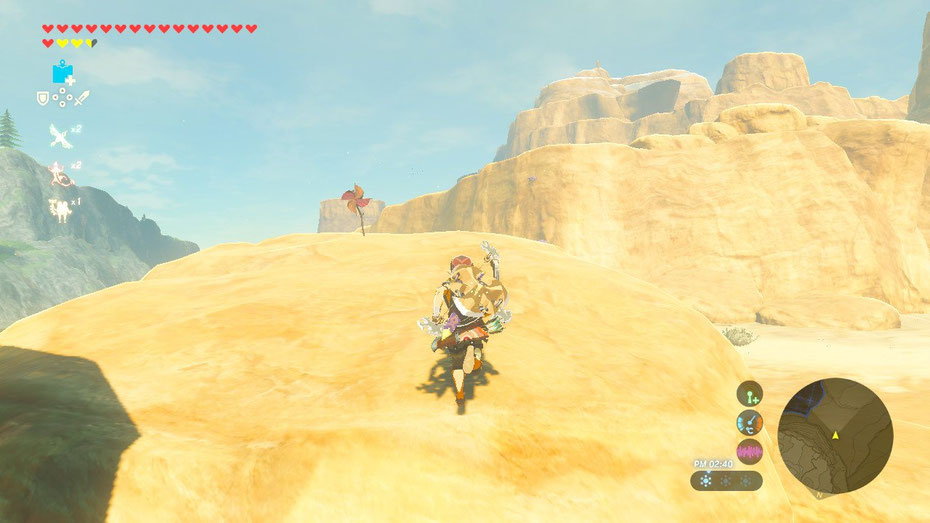Click the sword icon beside the d-pad
930x523 pixels.
point(82,98)
